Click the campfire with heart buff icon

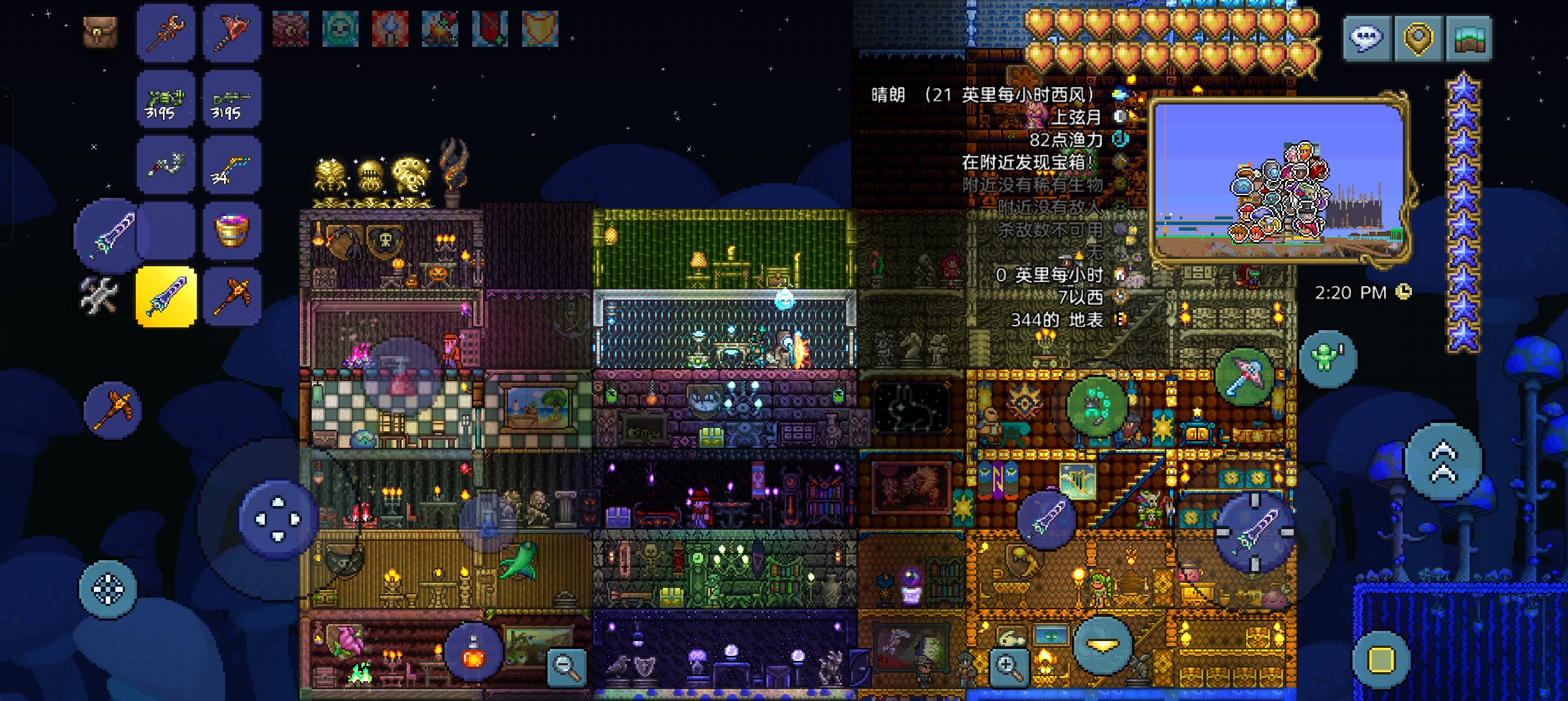point(440,29)
